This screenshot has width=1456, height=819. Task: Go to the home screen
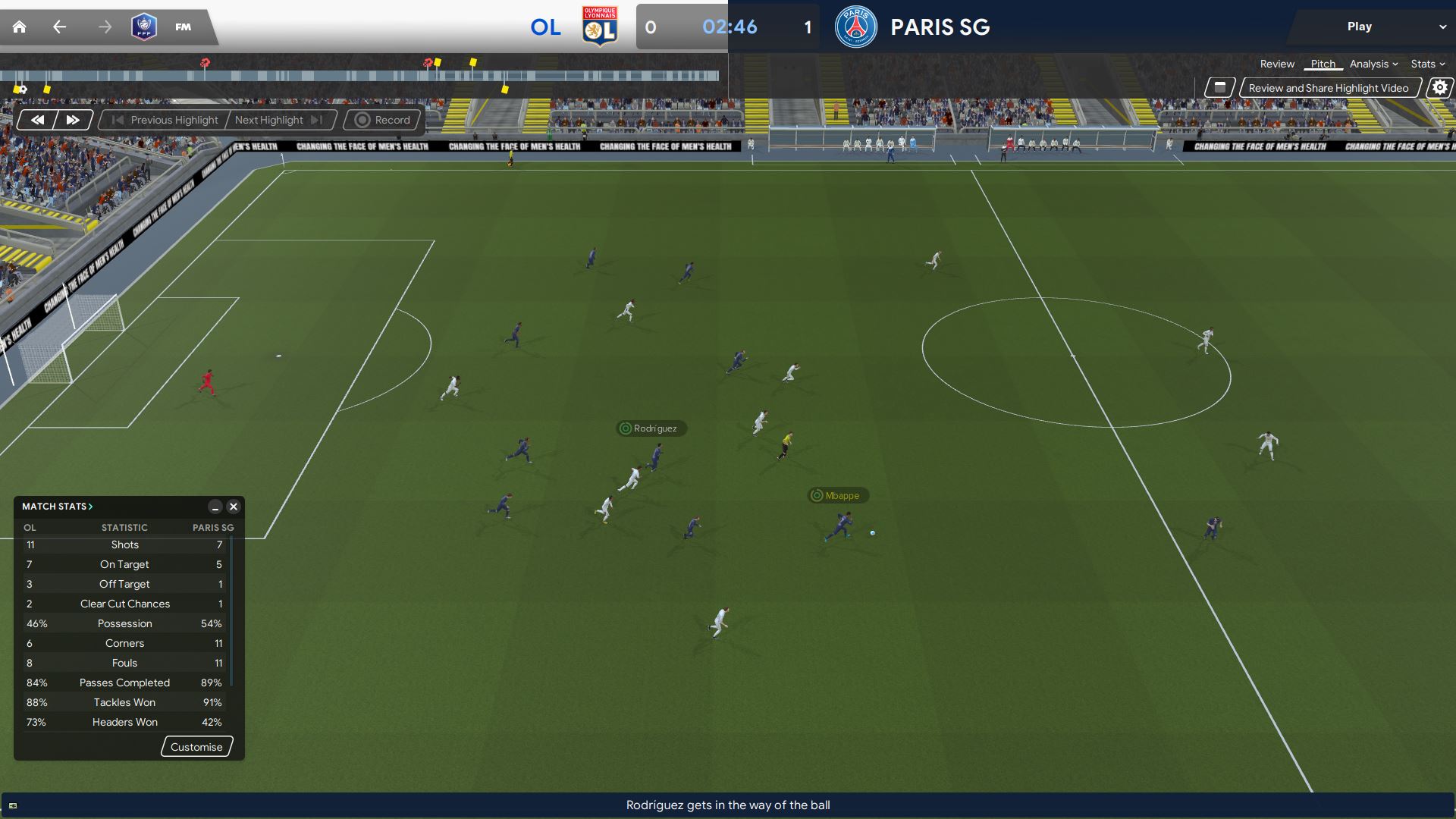pos(20,27)
